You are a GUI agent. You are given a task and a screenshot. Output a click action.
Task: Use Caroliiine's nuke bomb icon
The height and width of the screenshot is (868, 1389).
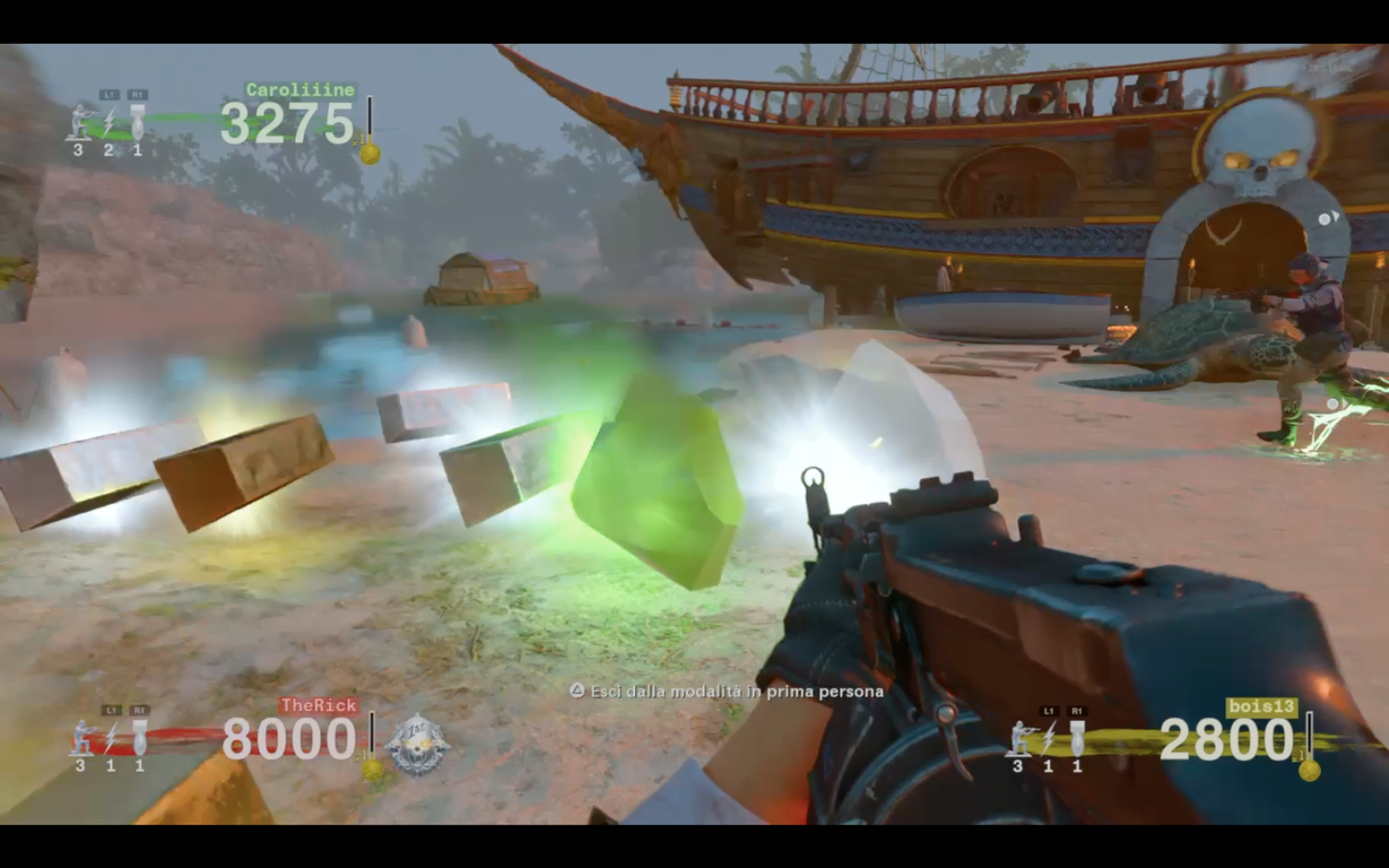137,123
